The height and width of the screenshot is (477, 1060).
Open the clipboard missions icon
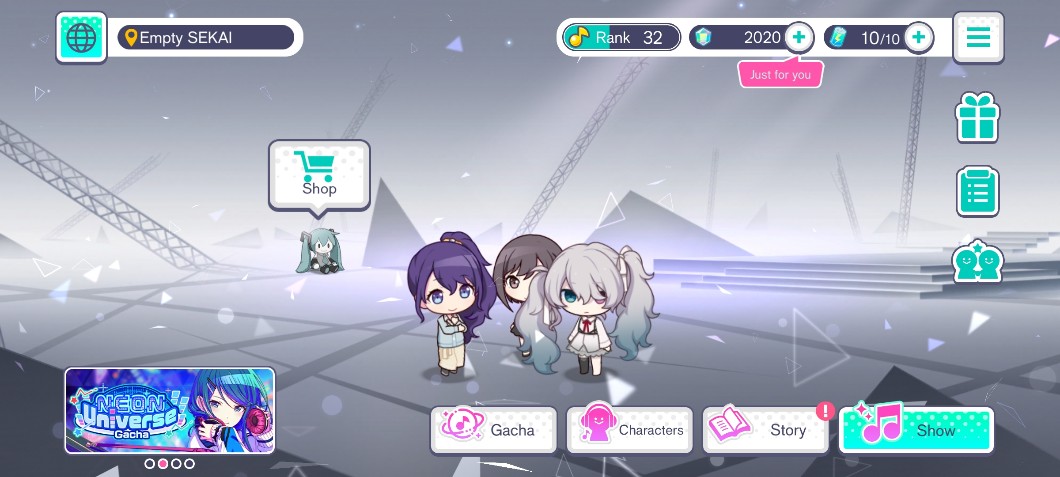tap(978, 191)
